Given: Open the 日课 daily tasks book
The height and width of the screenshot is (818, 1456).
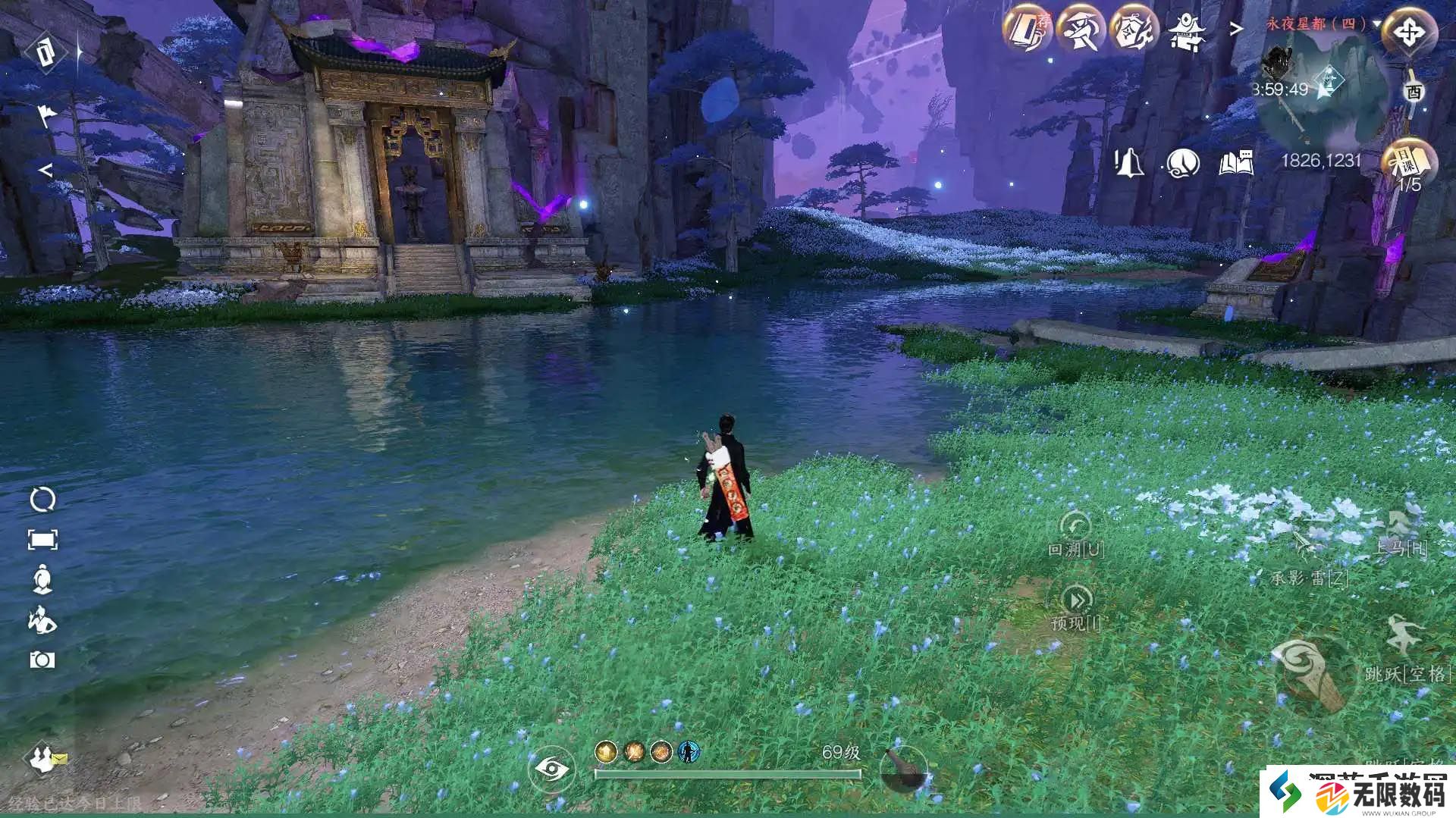Looking at the screenshot, I should pos(1408,161).
